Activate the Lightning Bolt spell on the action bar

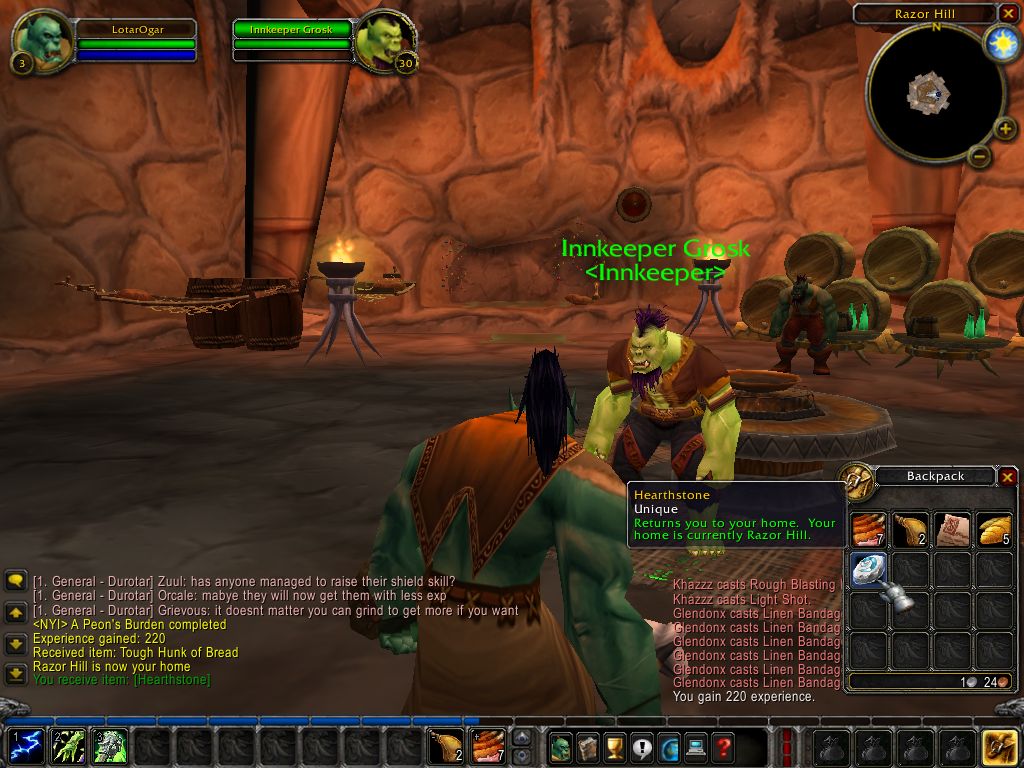[x=27, y=747]
